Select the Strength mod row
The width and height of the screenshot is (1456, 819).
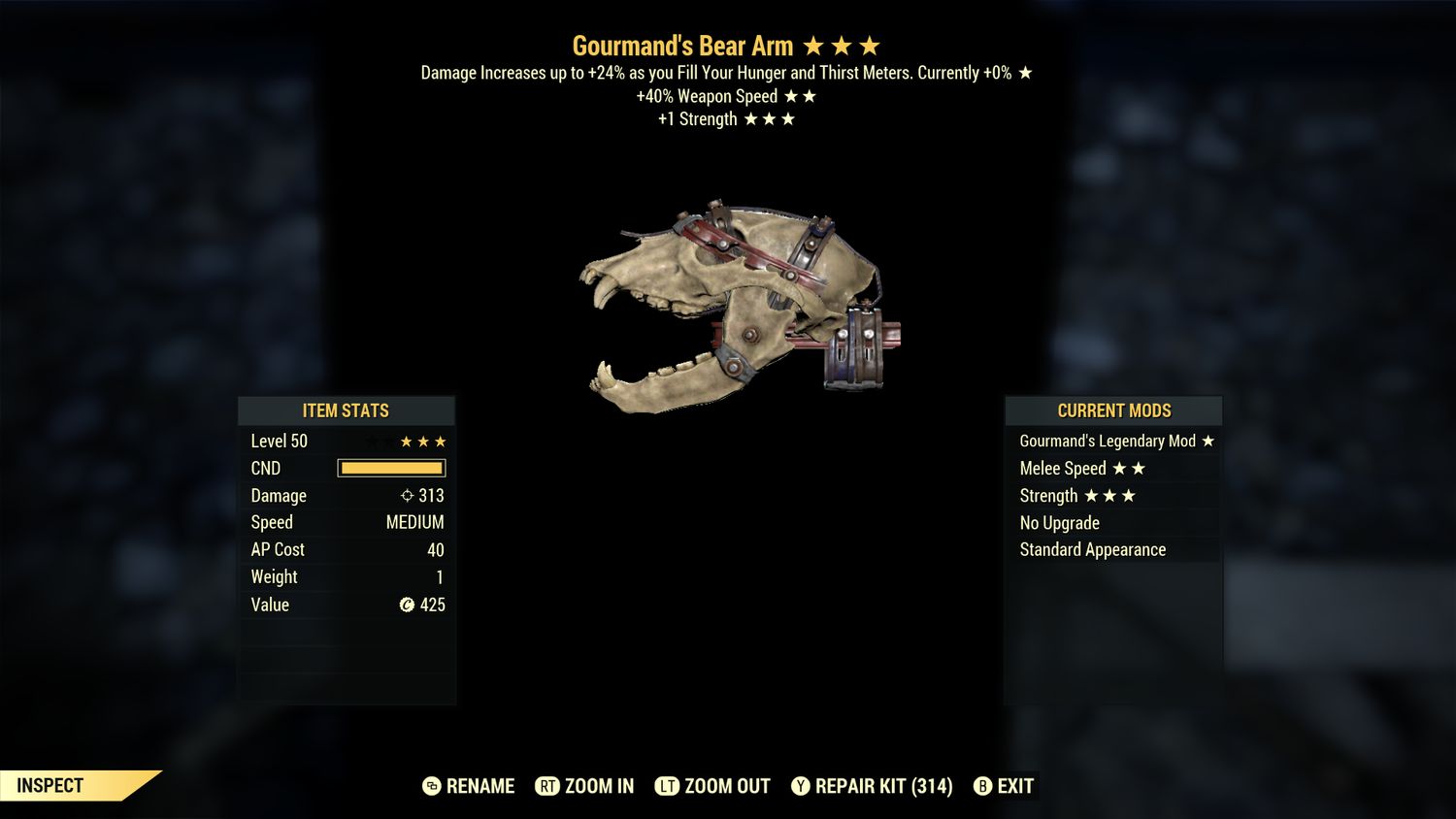(1113, 496)
